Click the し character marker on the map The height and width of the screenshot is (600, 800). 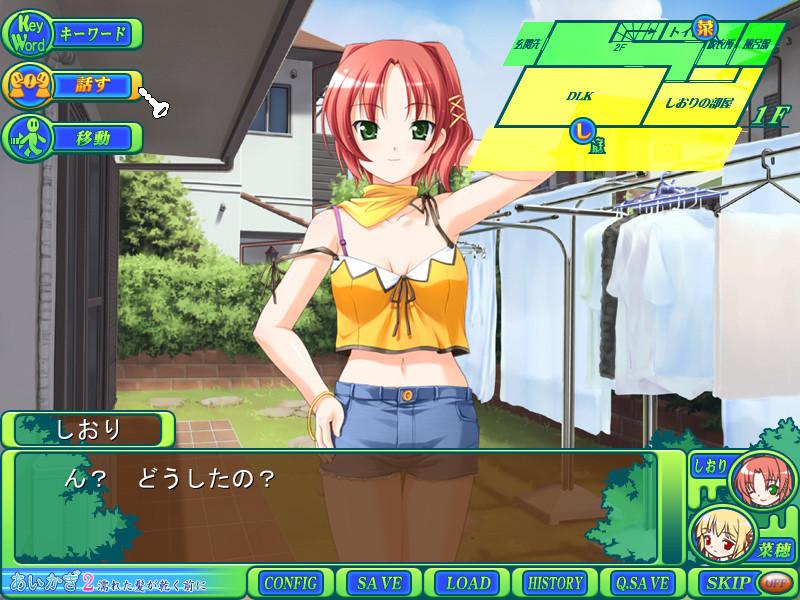581,129
